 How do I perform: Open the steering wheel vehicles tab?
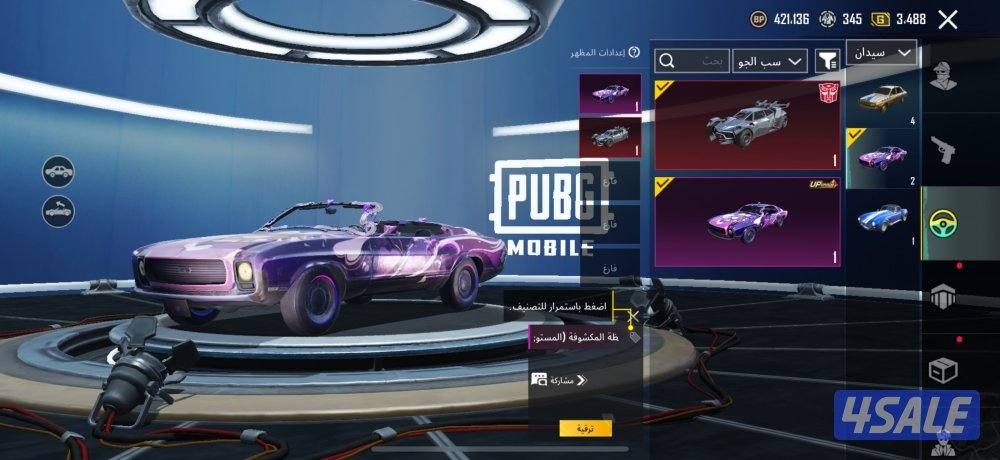[x=940, y=223]
